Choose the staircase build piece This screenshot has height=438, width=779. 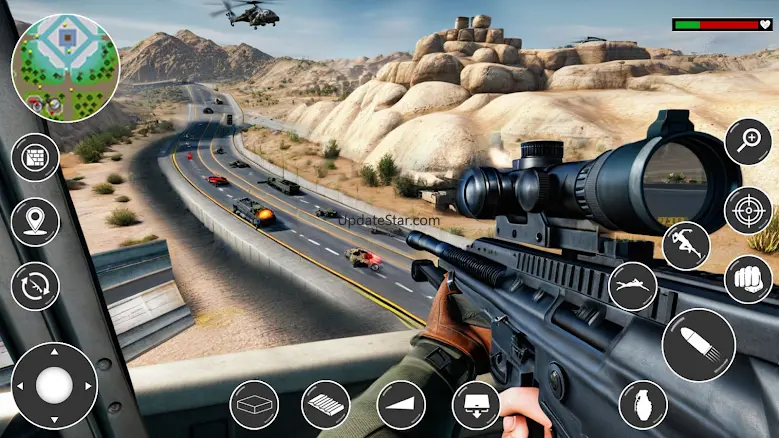pos(326,405)
